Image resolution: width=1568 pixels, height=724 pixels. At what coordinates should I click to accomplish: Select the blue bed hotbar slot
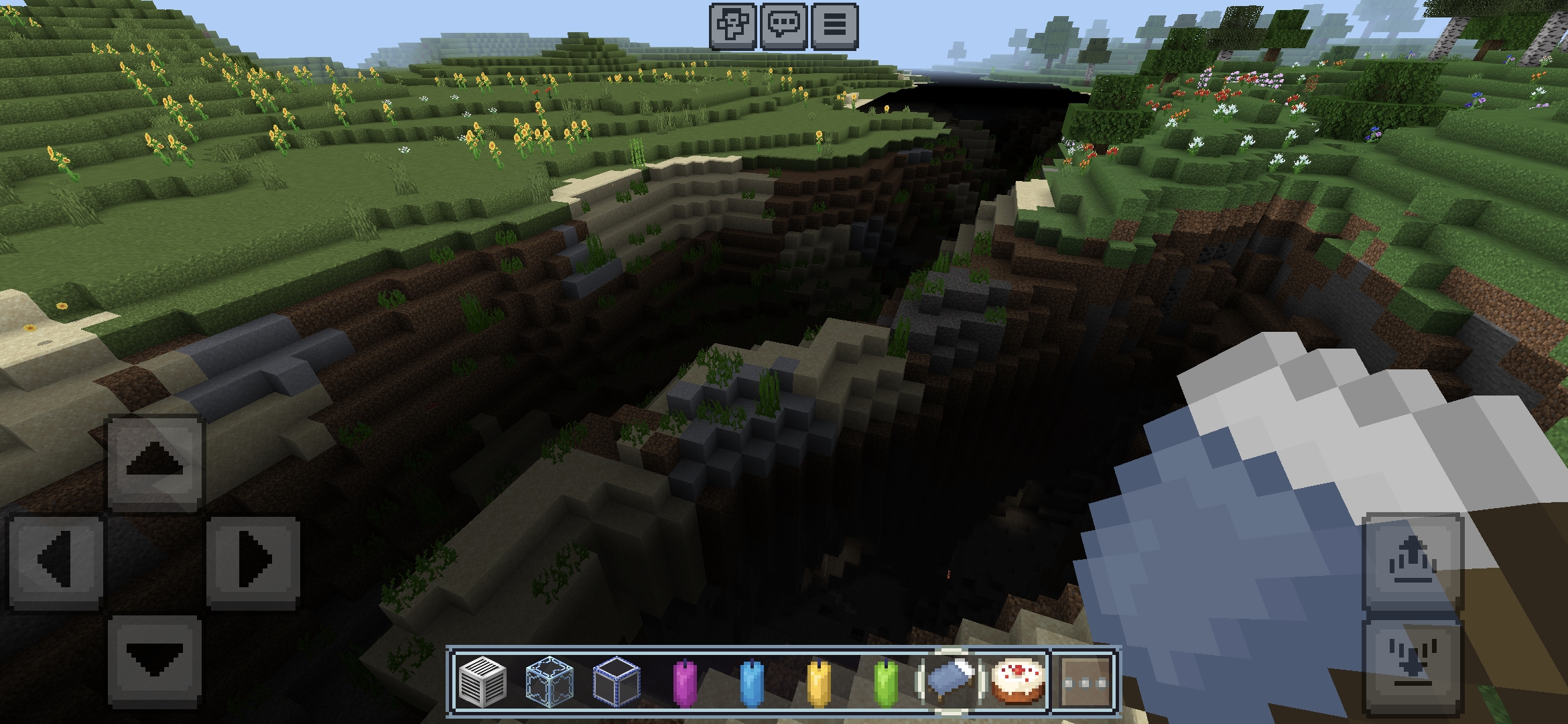(x=950, y=680)
